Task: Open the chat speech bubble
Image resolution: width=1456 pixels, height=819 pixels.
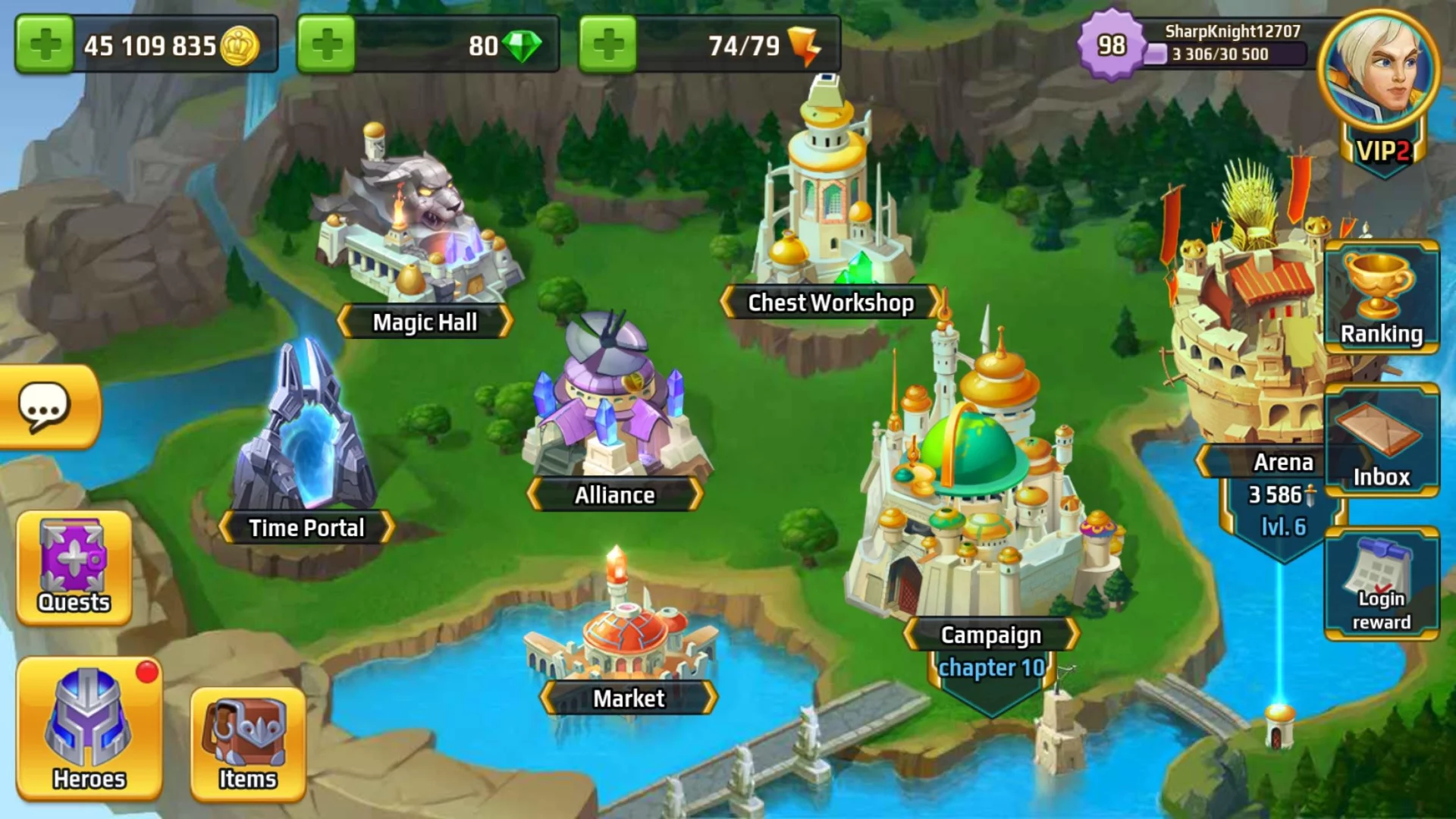Action: click(45, 407)
